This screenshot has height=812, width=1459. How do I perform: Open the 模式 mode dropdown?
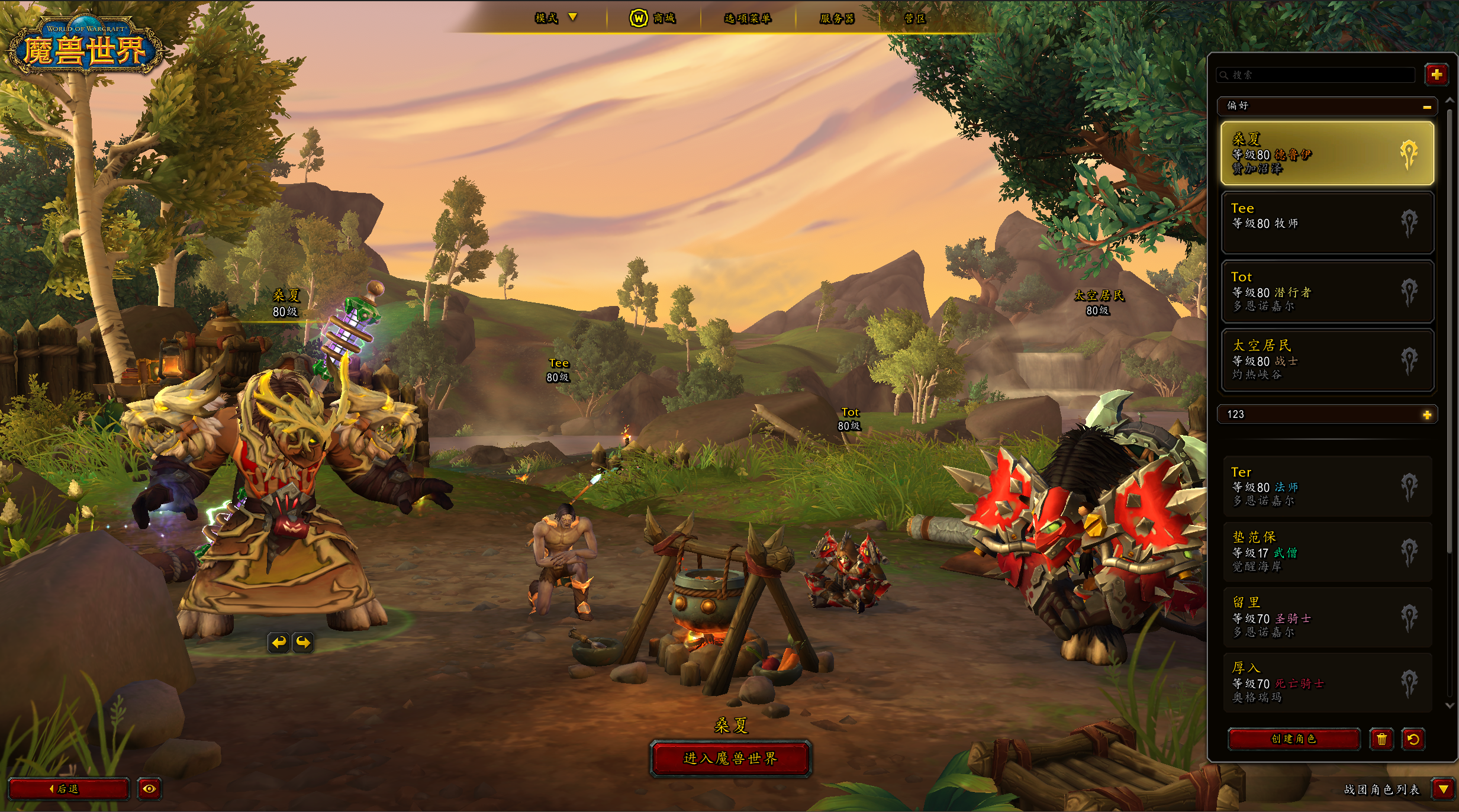(555, 18)
